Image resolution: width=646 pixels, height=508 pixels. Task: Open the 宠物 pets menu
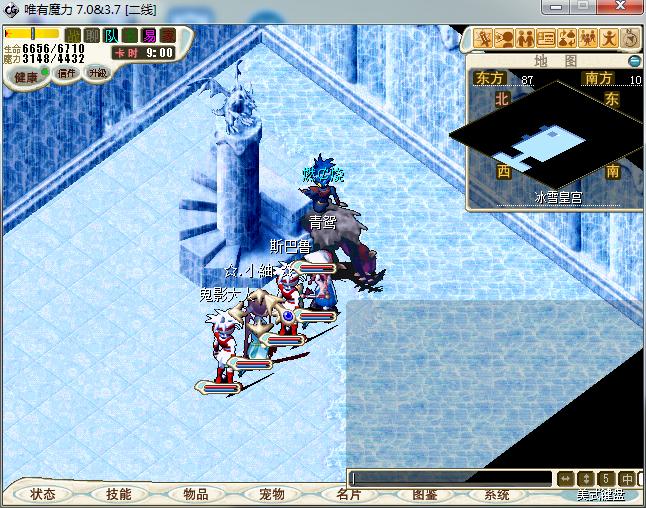(271, 494)
